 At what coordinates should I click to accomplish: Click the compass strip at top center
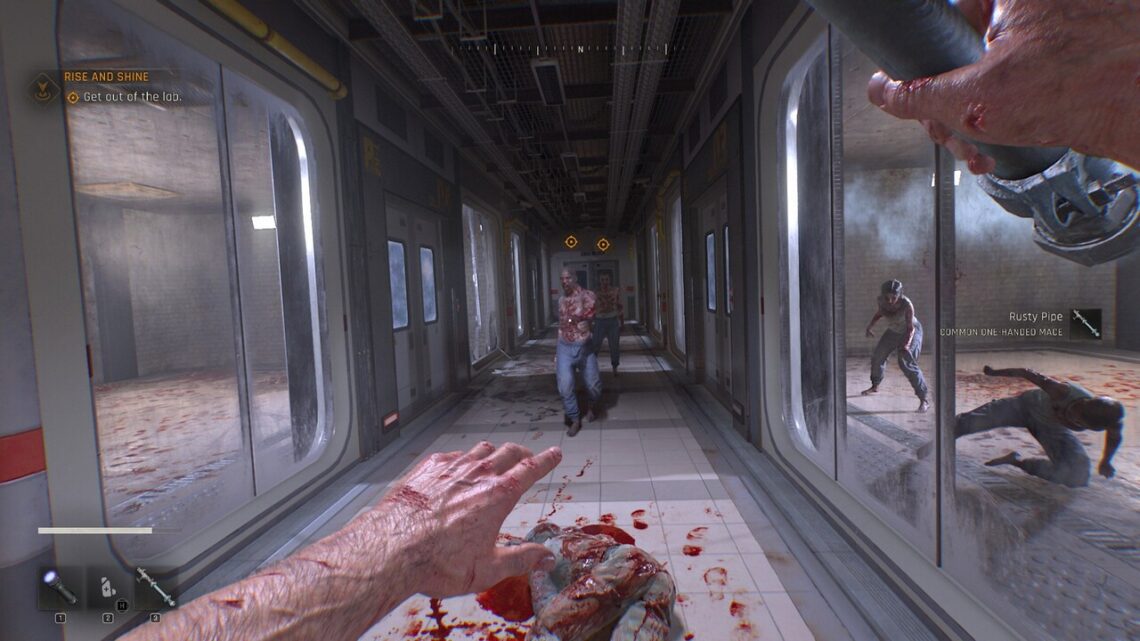[580, 48]
